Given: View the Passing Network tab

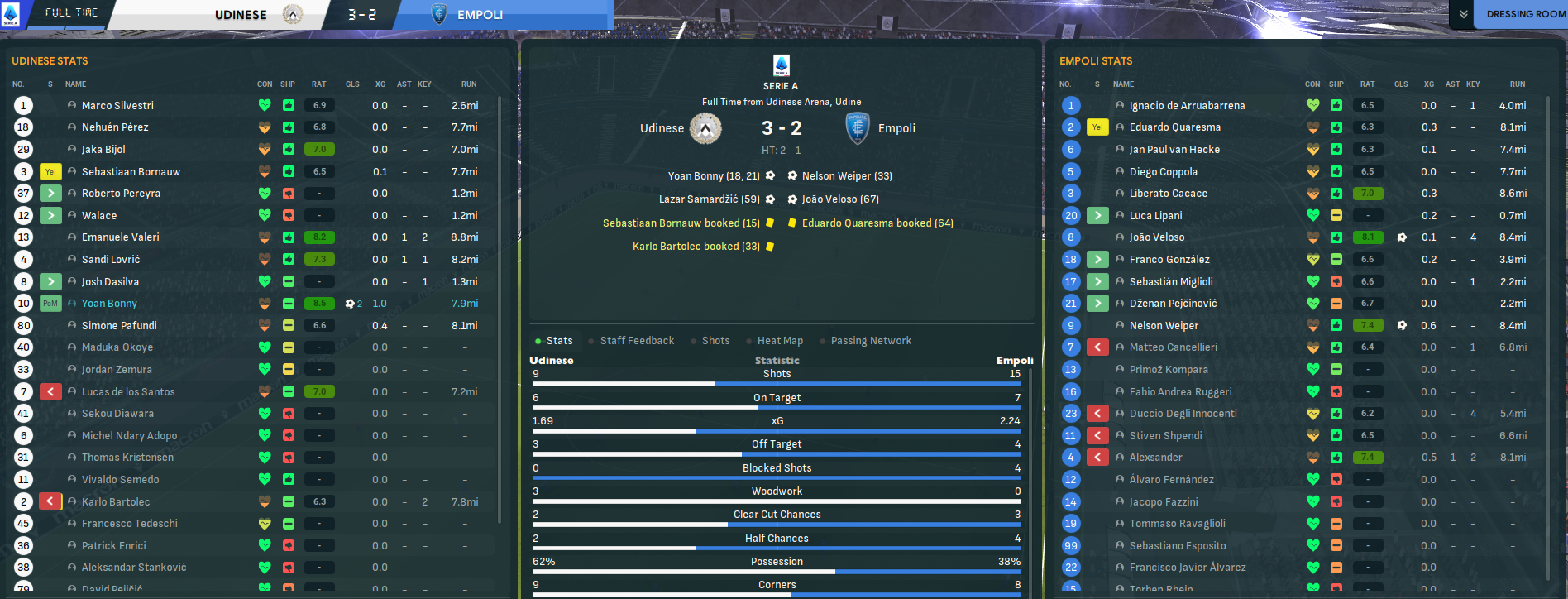Looking at the screenshot, I should pyautogui.click(x=871, y=341).
